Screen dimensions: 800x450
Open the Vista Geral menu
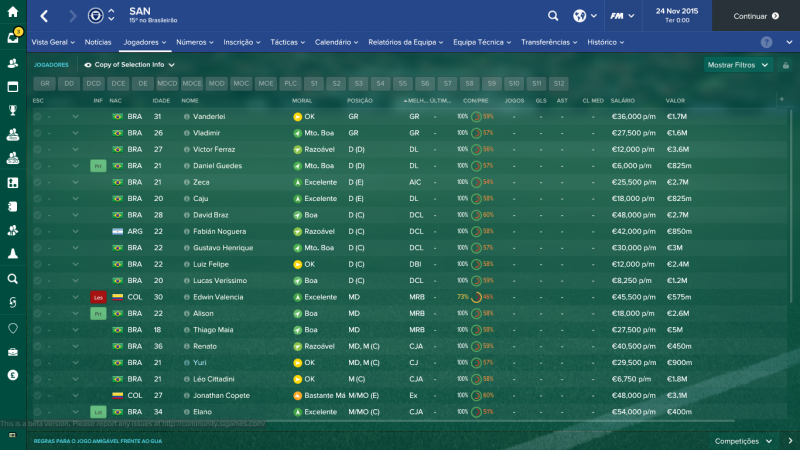(x=53, y=43)
